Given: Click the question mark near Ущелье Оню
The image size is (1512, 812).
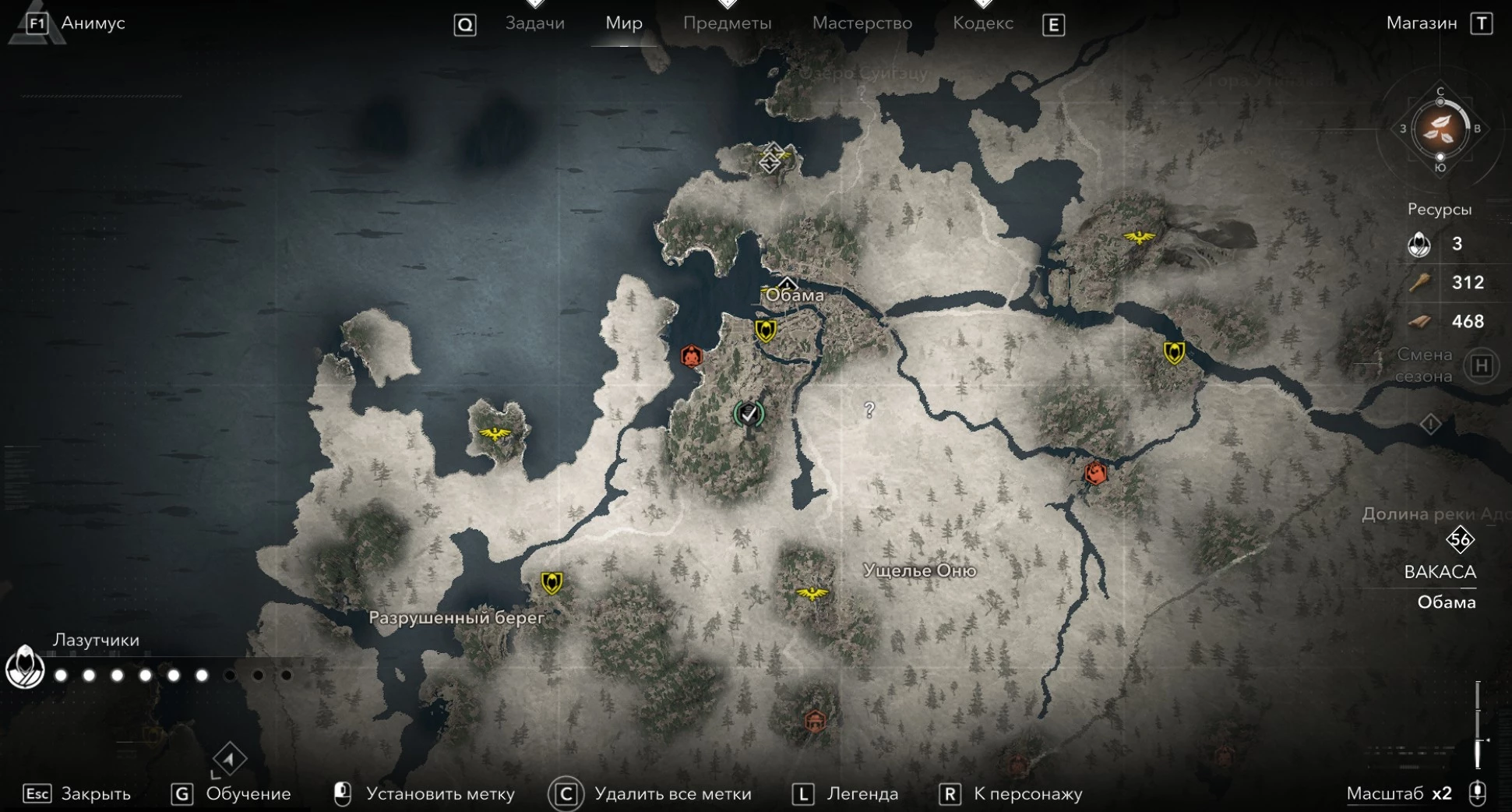Looking at the screenshot, I should [x=869, y=409].
